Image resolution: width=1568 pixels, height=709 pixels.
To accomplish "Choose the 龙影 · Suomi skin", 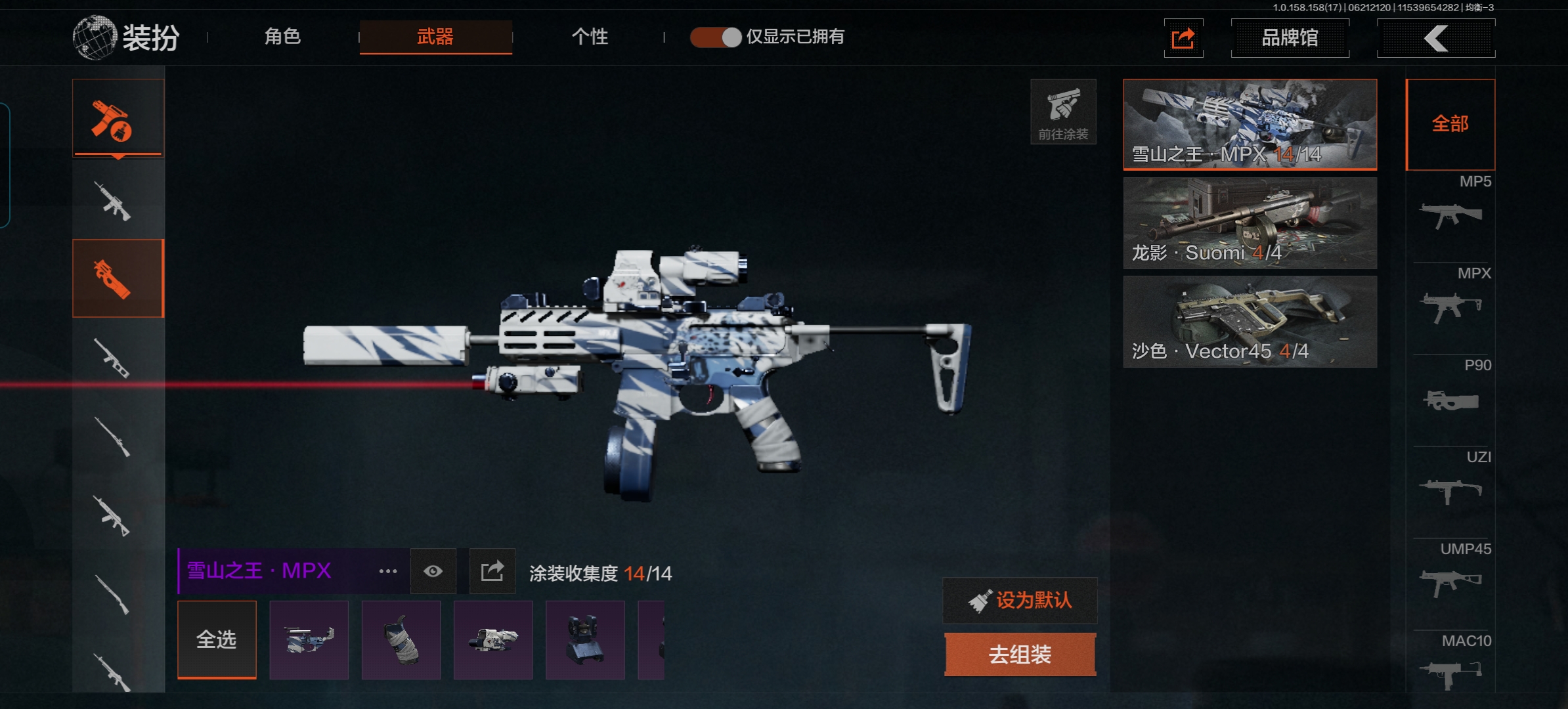I will point(1250,223).
